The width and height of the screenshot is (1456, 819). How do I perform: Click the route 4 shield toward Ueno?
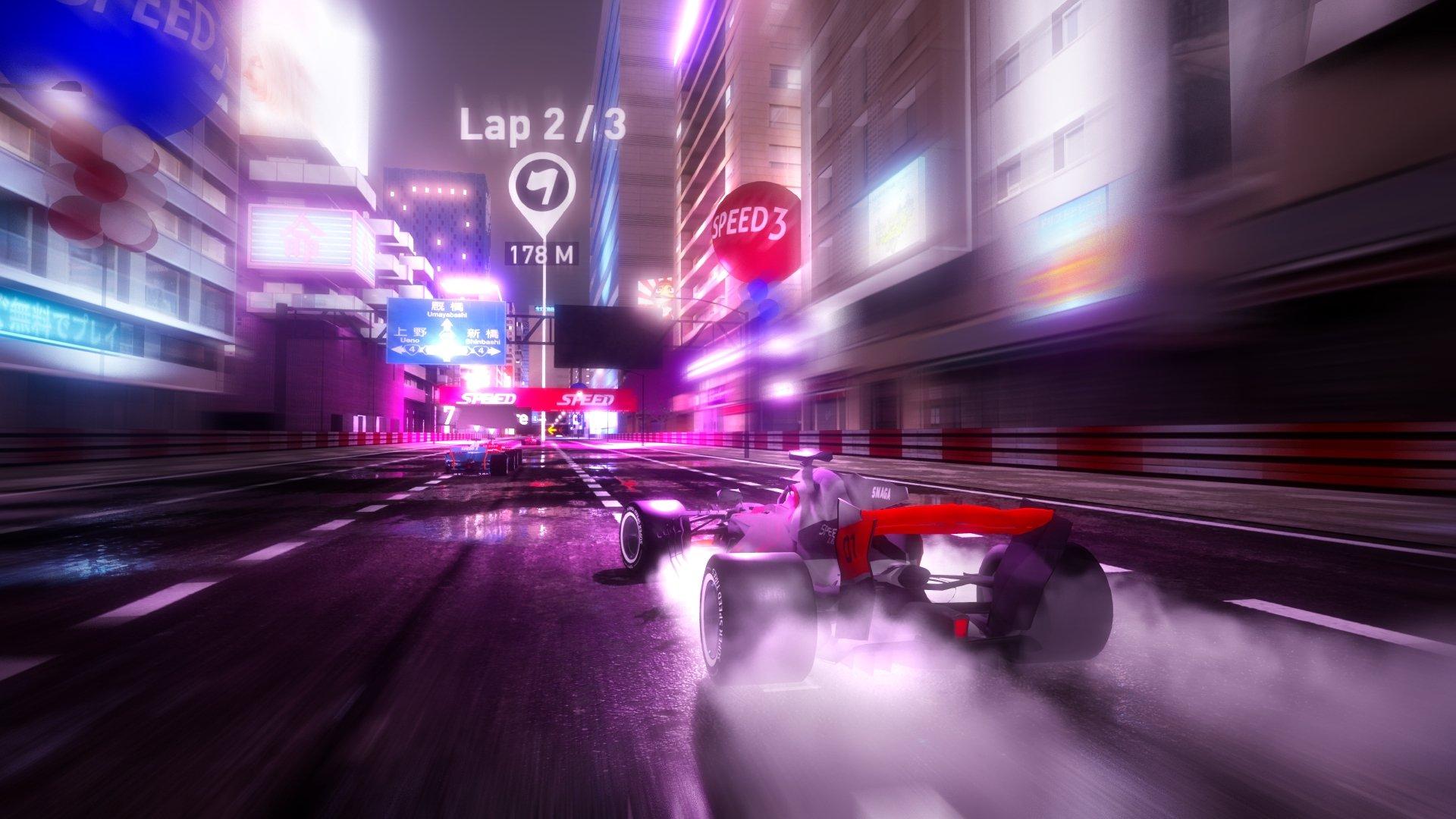tap(413, 350)
